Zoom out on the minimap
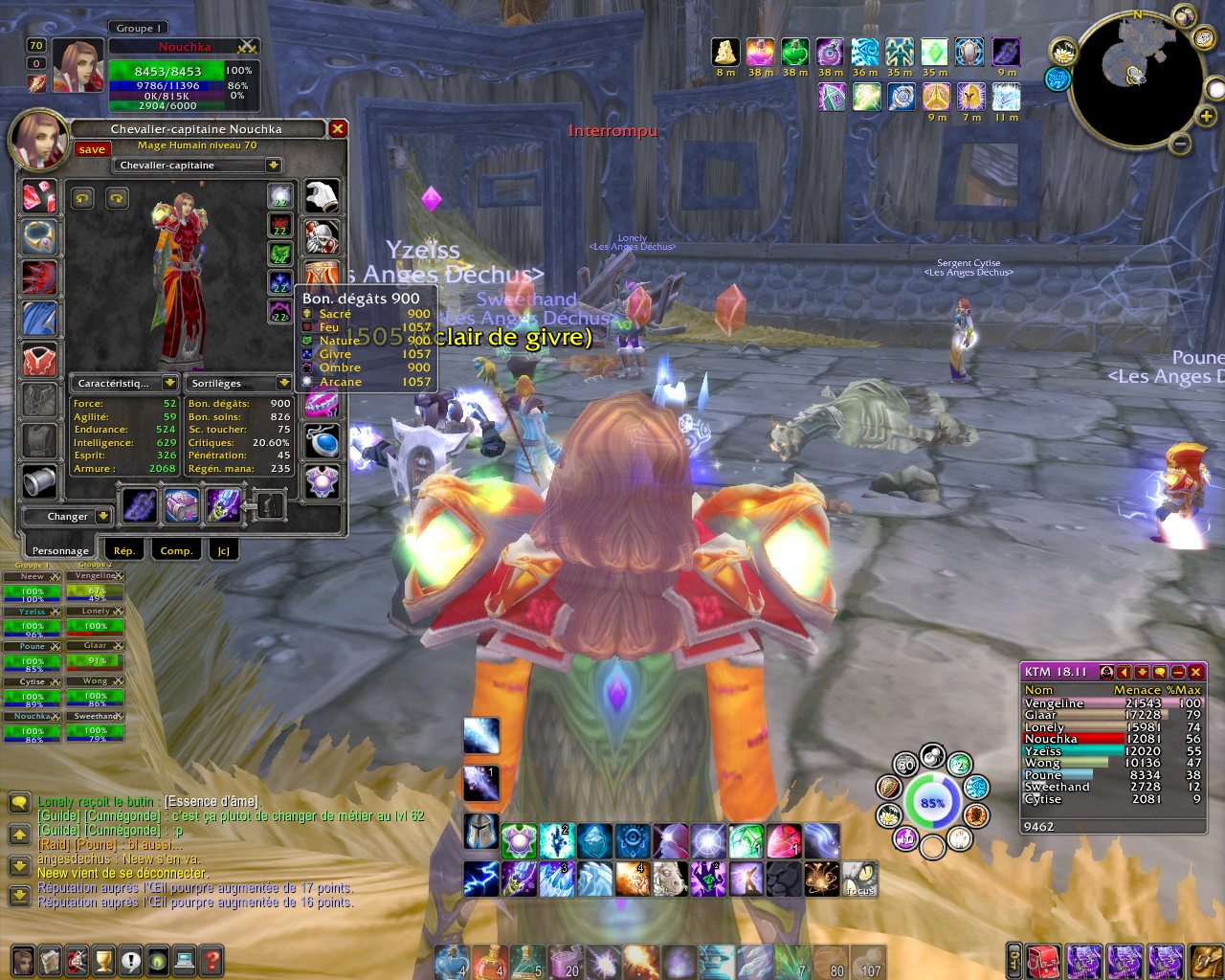The width and height of the screenshot is (1225, 980). (x=1181, y=145)
